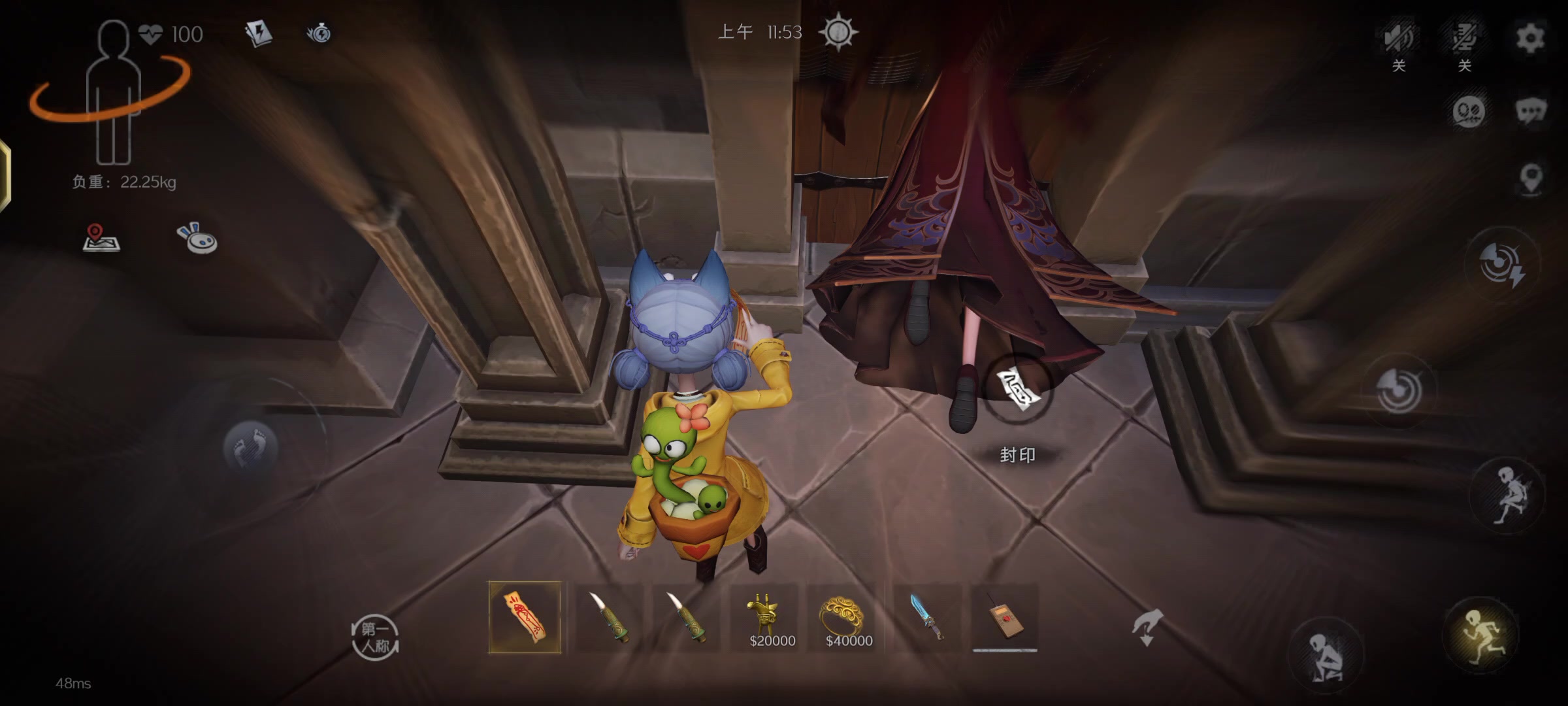Open the chat speech bubble
Viewport: 1568px width, 706px height.
tap(1530, 111)
